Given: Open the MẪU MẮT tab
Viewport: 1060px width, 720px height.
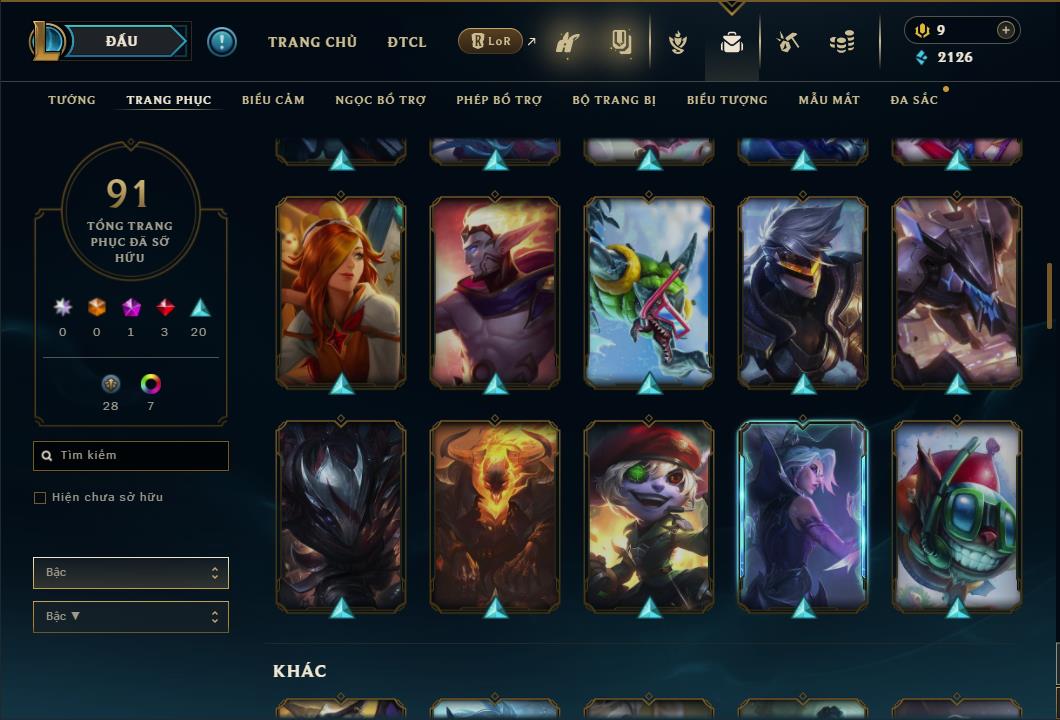Looking at the screenshot, I should coord(829,100).
